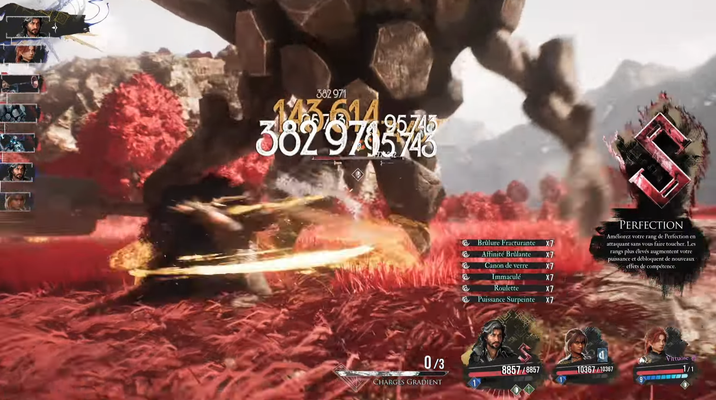Viewport: 716px width, 400px height.
Task: Choose the Canon de verre effect row
Action: [507, 265]
